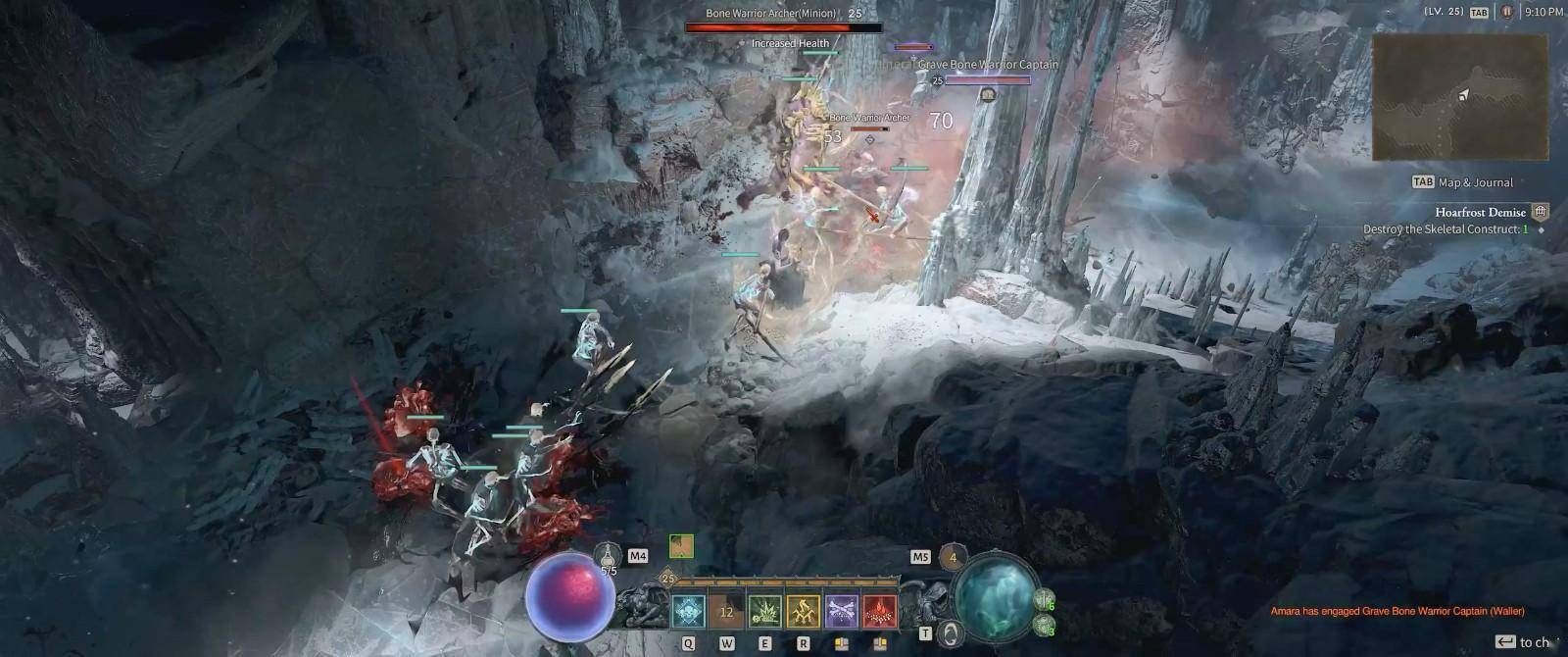
Task: Click the Hoarfrost Demise dungeon gate icon
Action: click(x=1541, y=212)
